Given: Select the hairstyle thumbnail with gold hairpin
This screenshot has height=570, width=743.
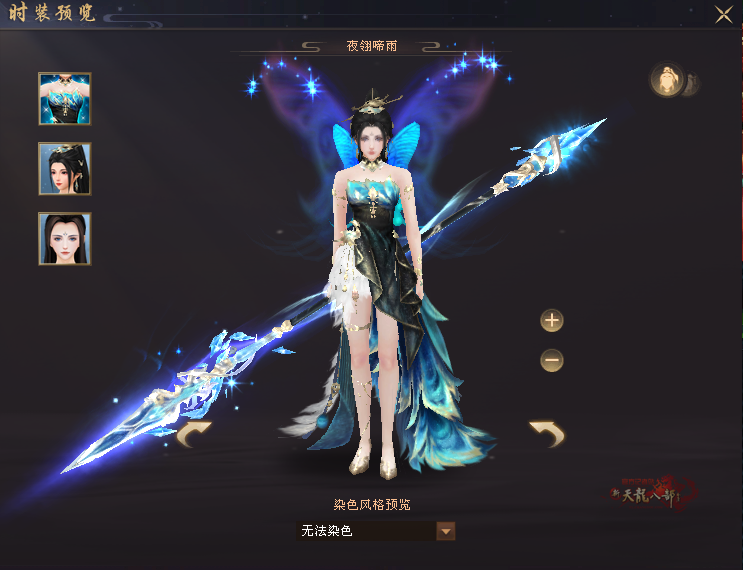Looking at the screenshot, I should pyautogui.click(x=65, y=168).
